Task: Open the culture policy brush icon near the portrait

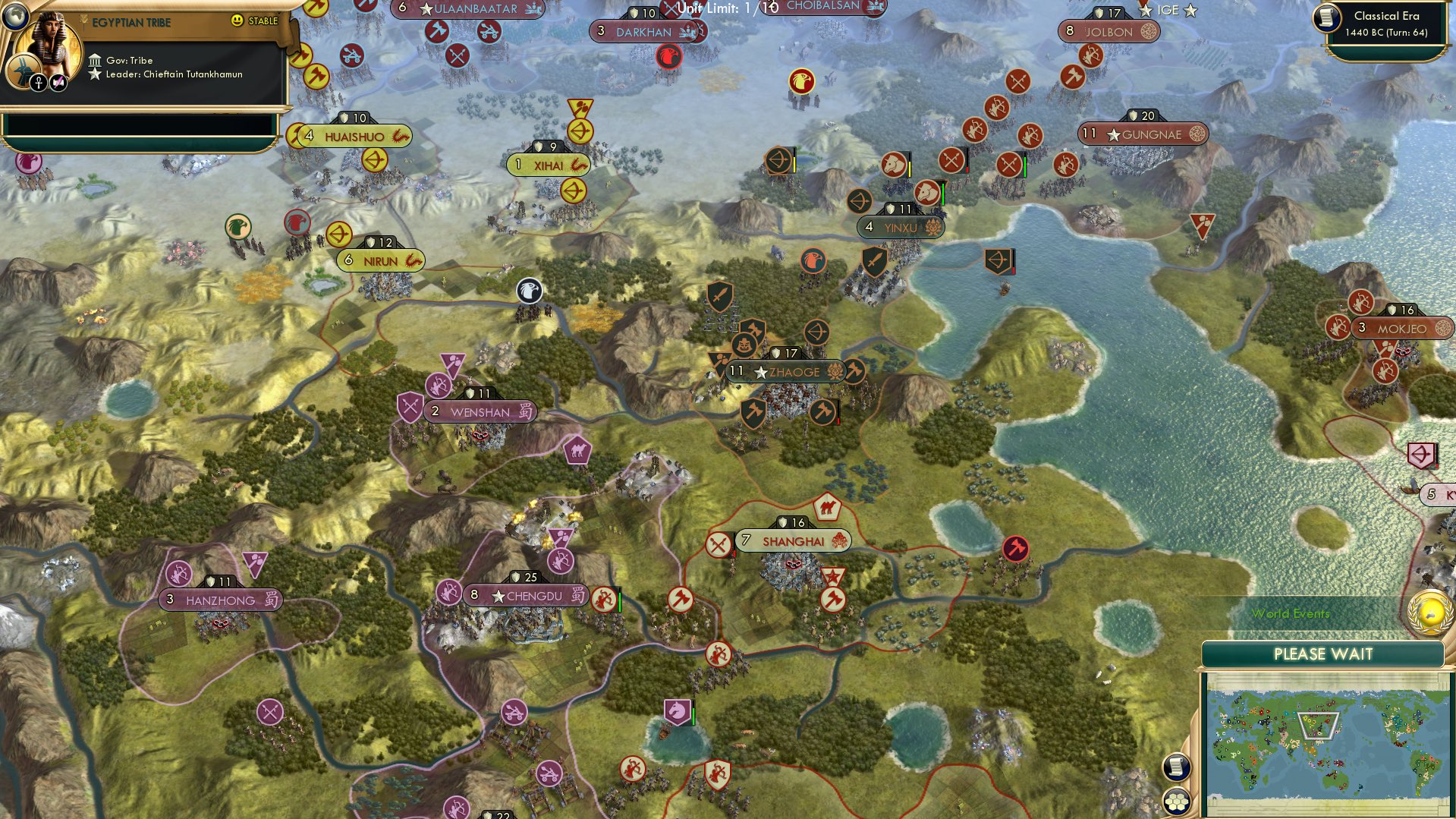Action: click(x=58, y=83)
